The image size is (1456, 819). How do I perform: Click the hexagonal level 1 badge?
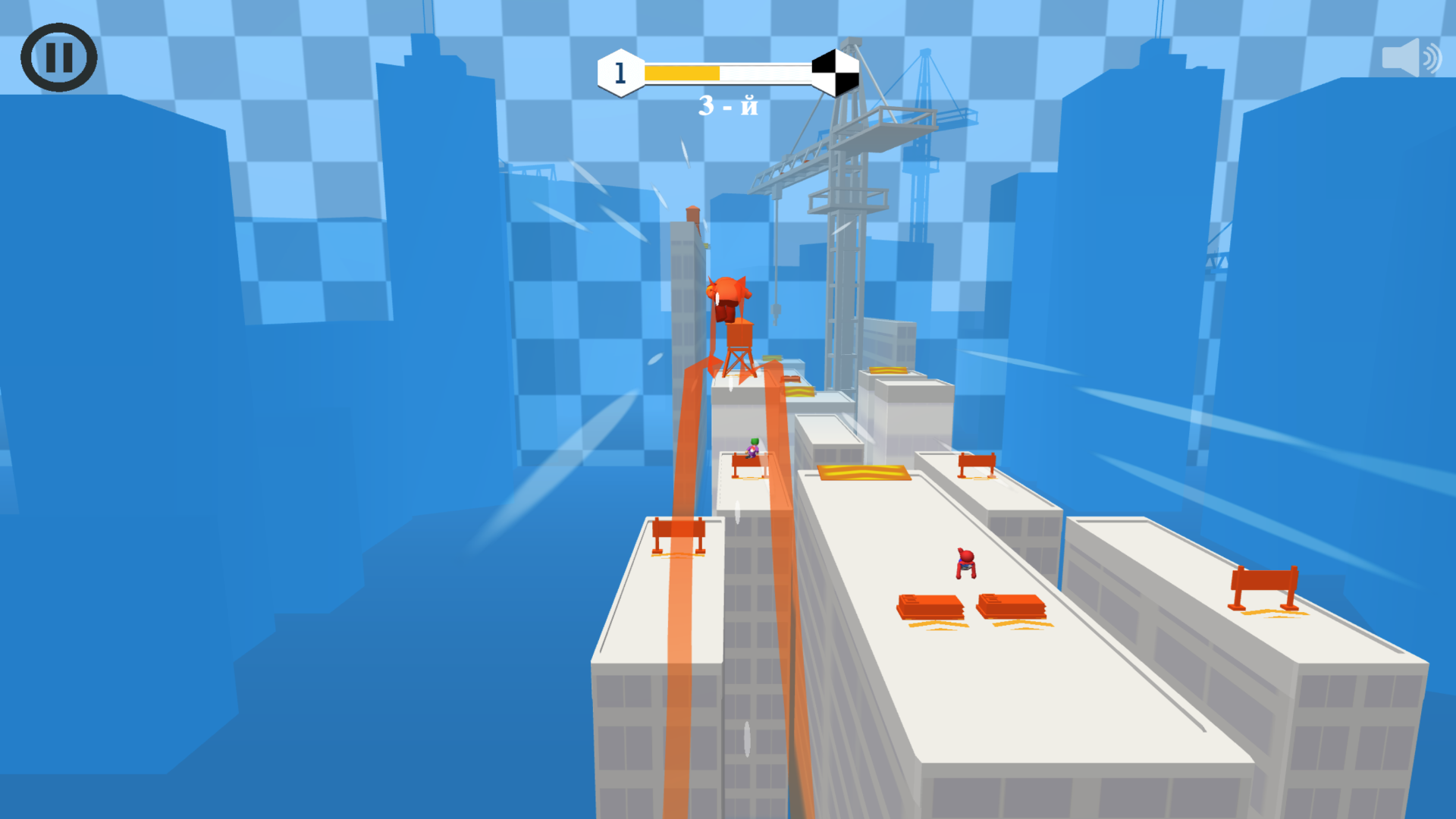click(619, 72)
